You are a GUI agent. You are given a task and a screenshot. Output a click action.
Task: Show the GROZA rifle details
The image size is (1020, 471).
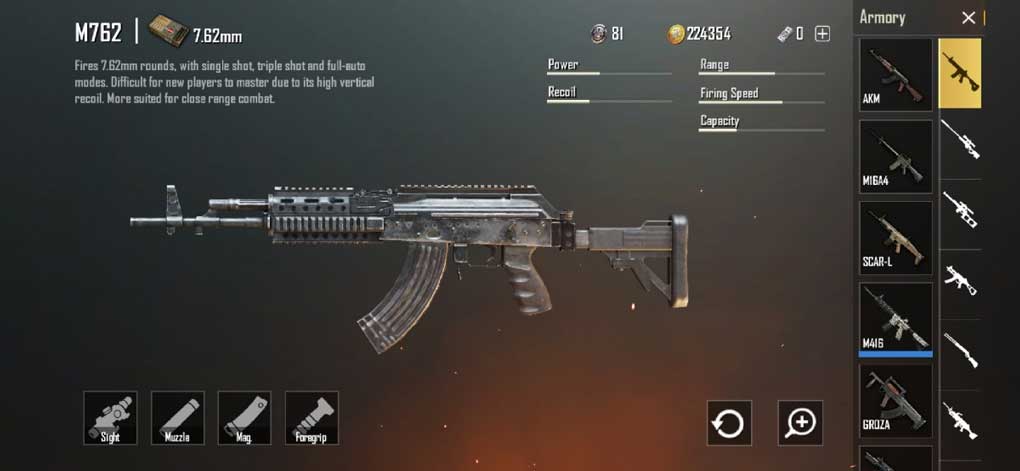click(x=896, y=400)
